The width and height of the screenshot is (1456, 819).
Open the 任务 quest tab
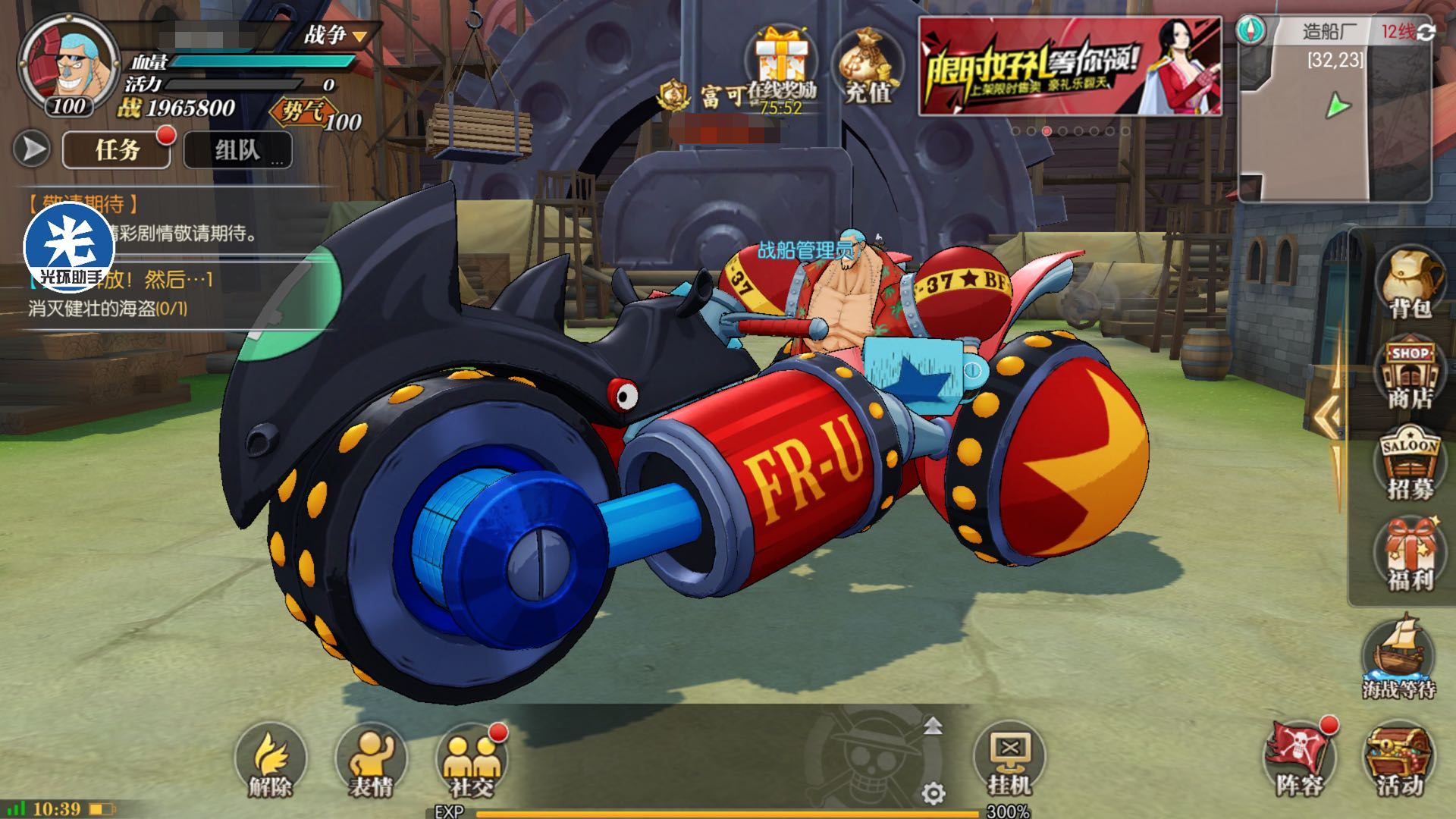117,149
